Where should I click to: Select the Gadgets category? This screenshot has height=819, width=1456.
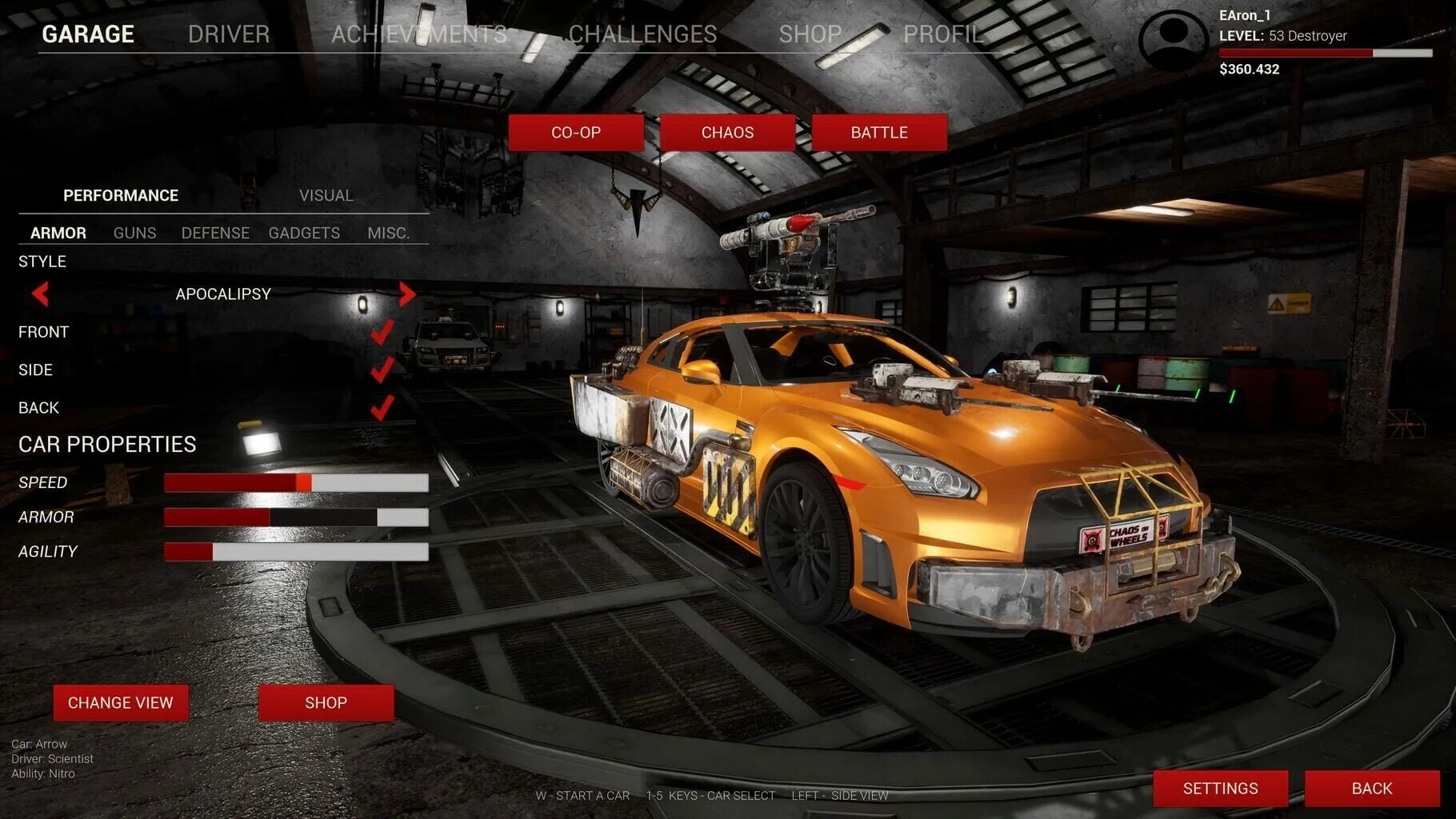click(x=304, y=234)
